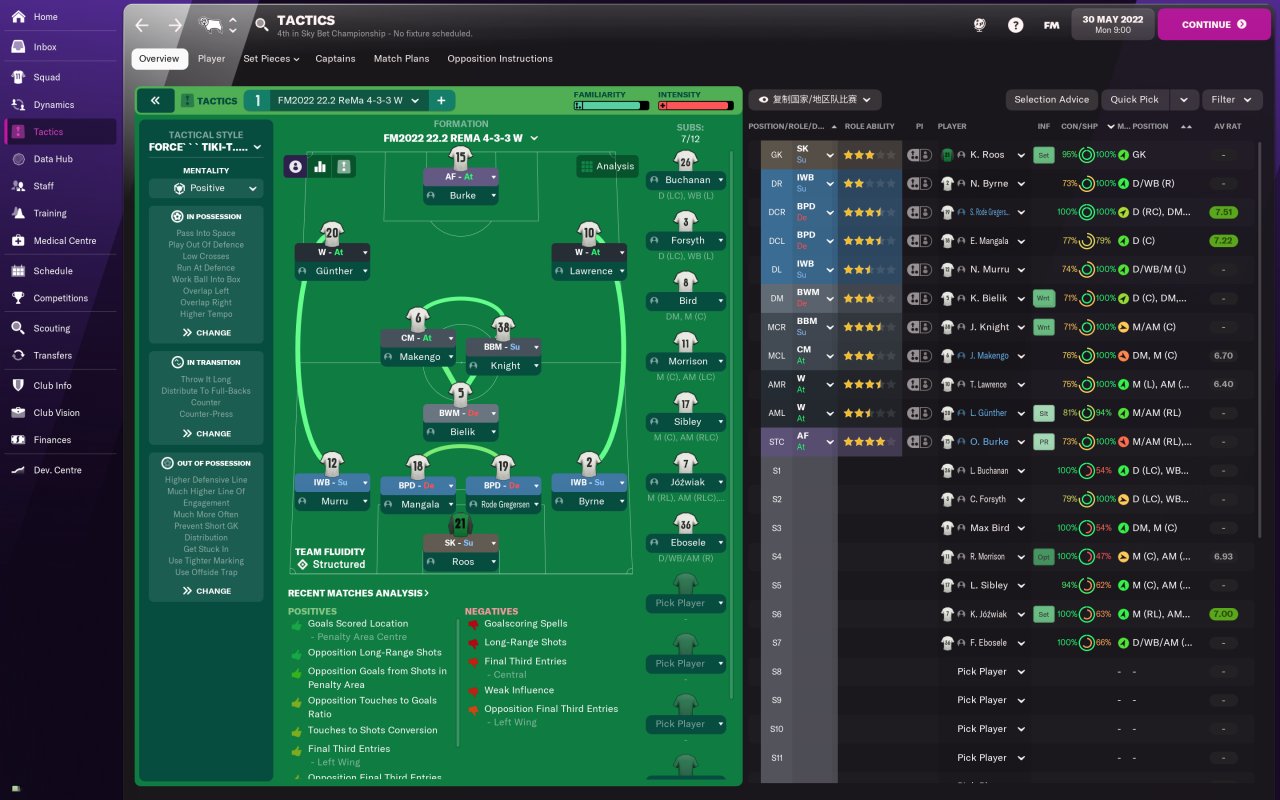
Task: Open the Transfers page
Action: click(52, 355)
